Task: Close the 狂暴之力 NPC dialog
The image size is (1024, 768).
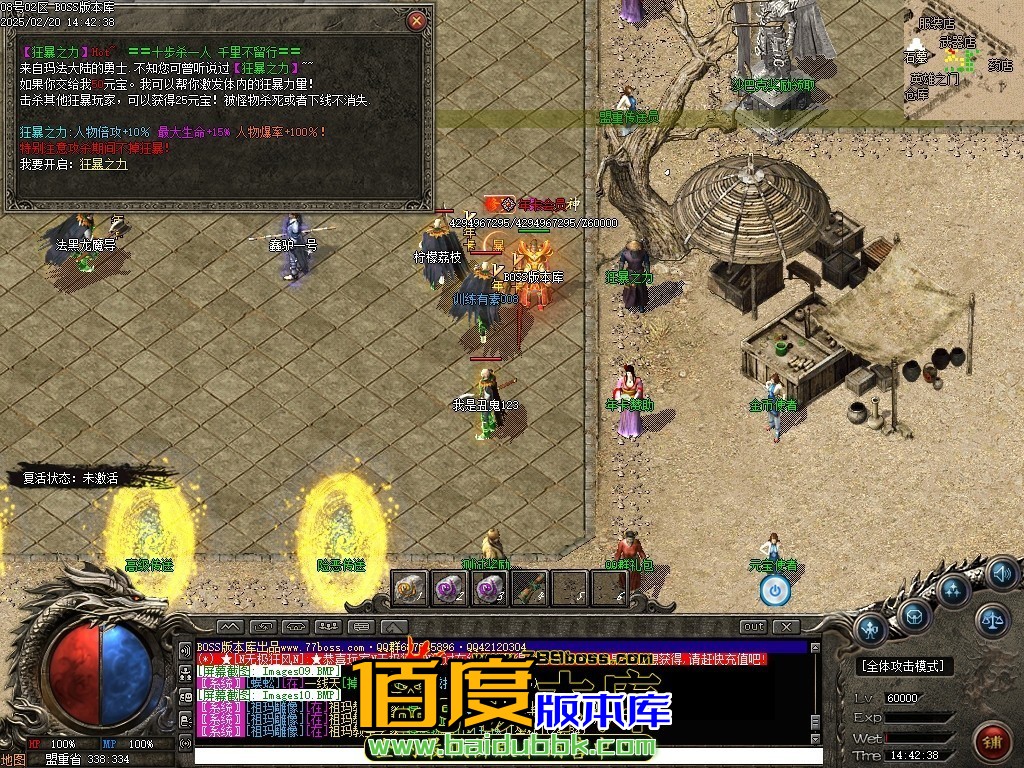Action: 417,20
